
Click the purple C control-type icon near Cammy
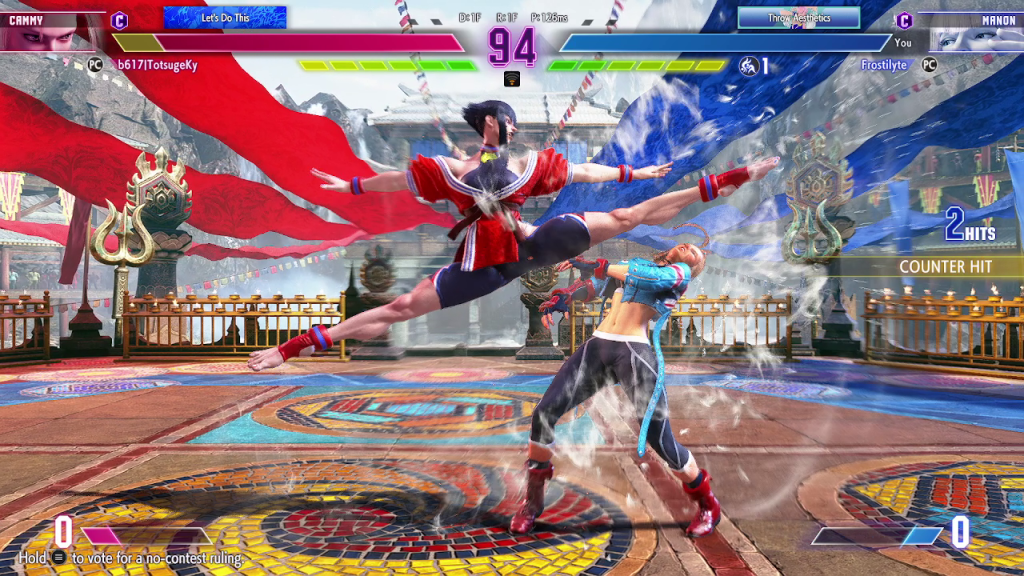(x=120, y=20)
